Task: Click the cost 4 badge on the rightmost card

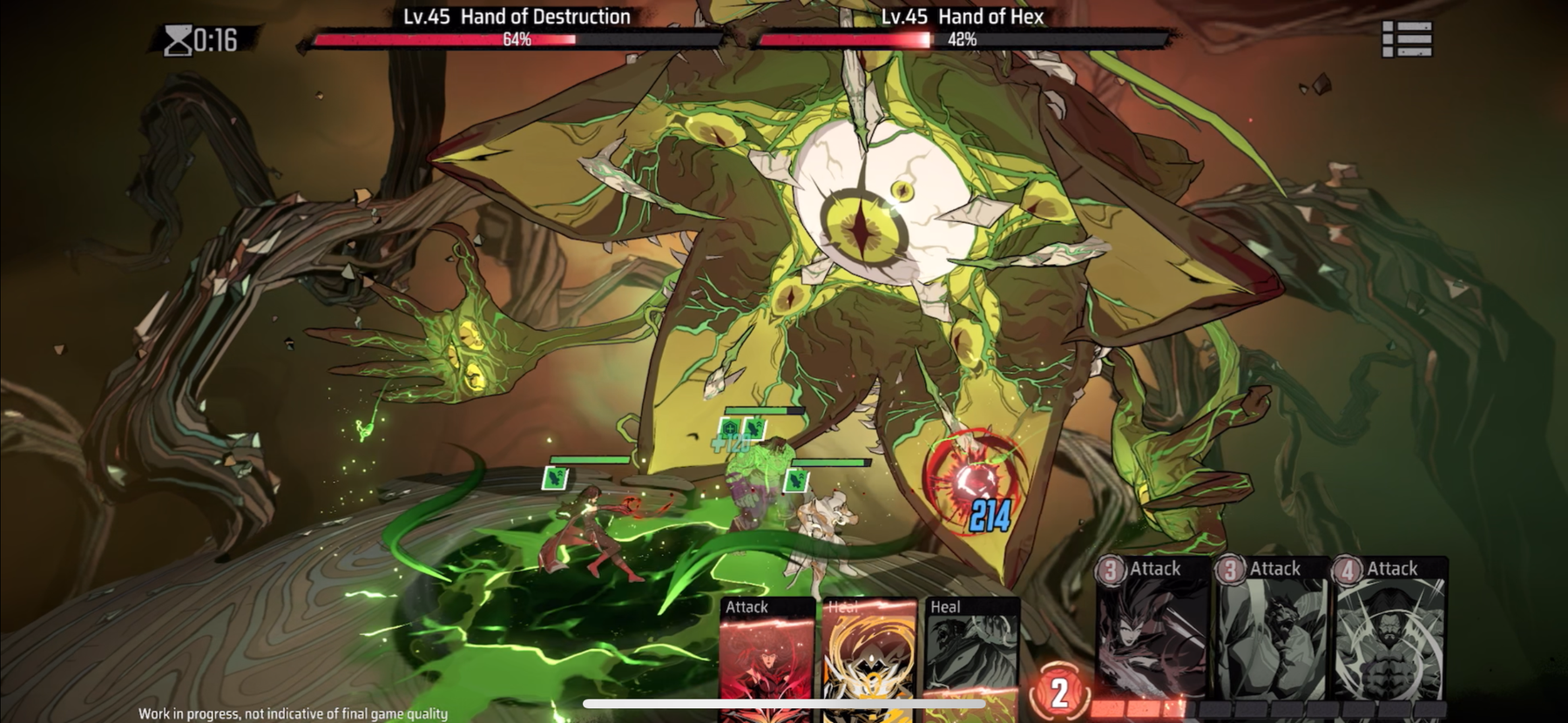Action: point(1346,568)
